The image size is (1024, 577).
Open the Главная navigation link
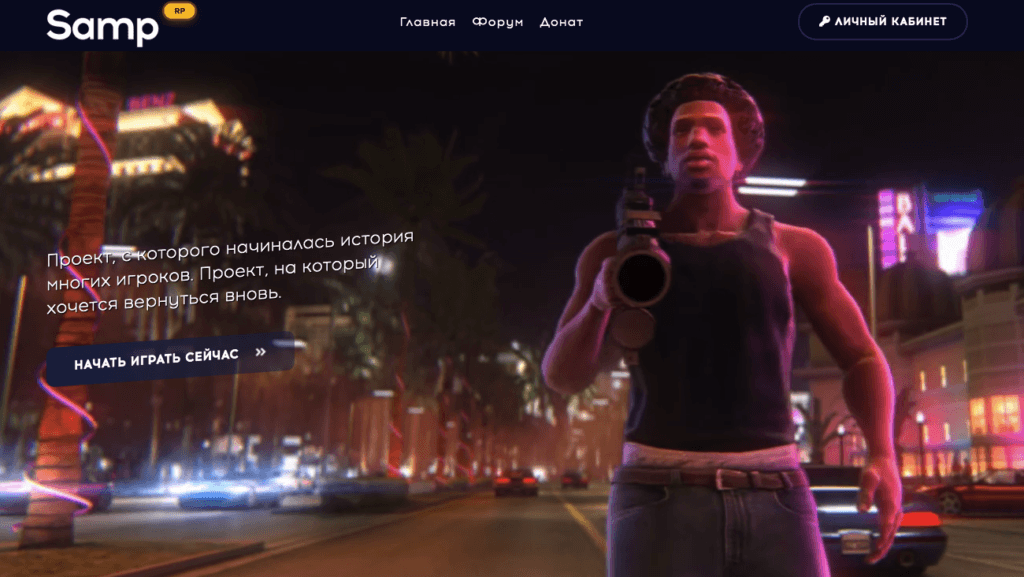427,22
